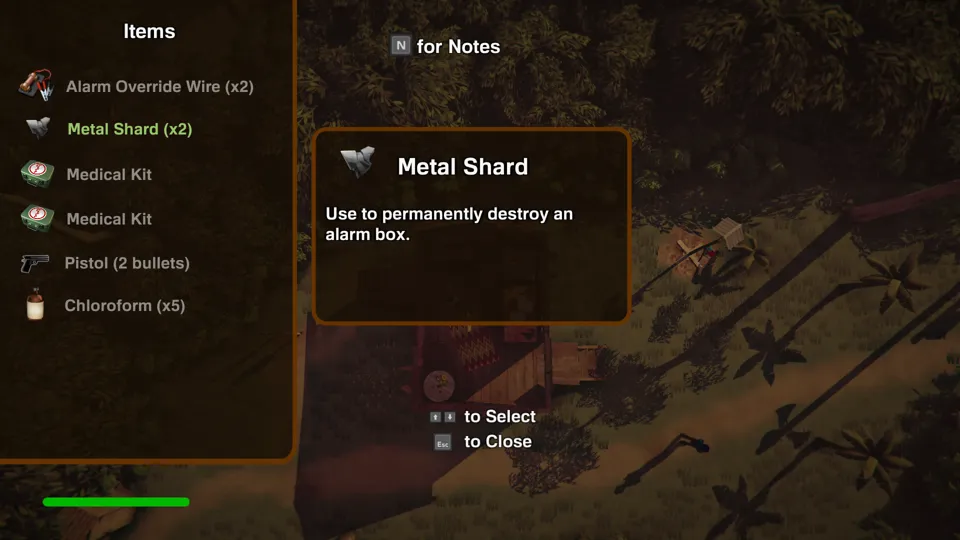Choose the Metal Shard inventory entry

(x=129, y=129)
